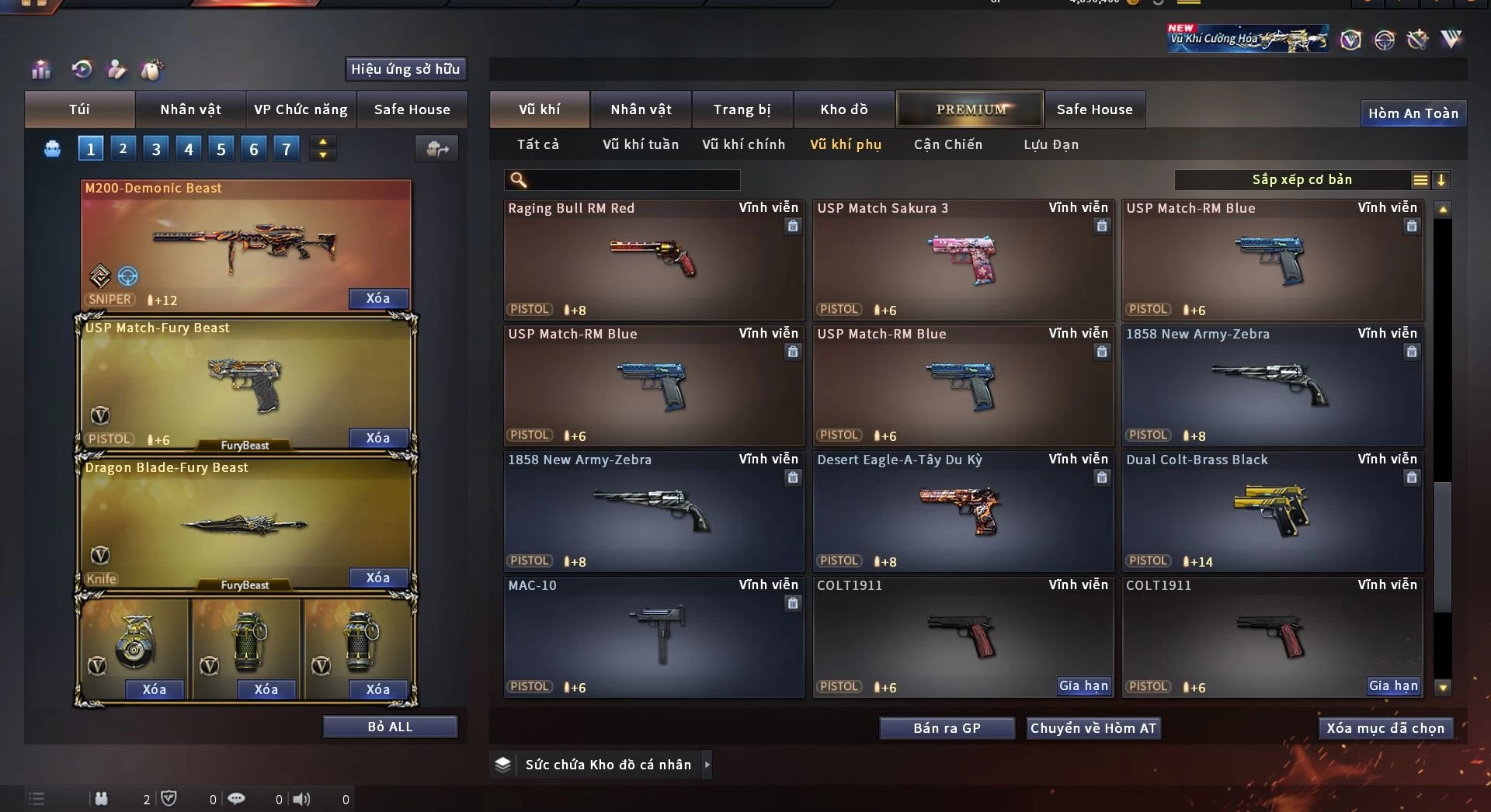Viewport: 1491px width, 812px height.
Task: Pick the USP Match Sakura 3 pistol
Action: point(962,260)
